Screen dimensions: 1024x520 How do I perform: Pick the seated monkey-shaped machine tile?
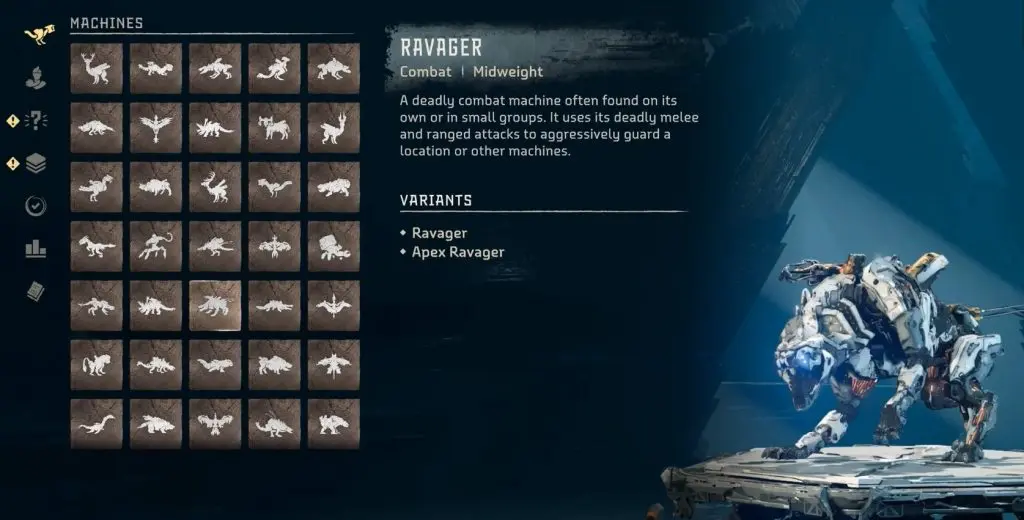(x=96, y=364)
